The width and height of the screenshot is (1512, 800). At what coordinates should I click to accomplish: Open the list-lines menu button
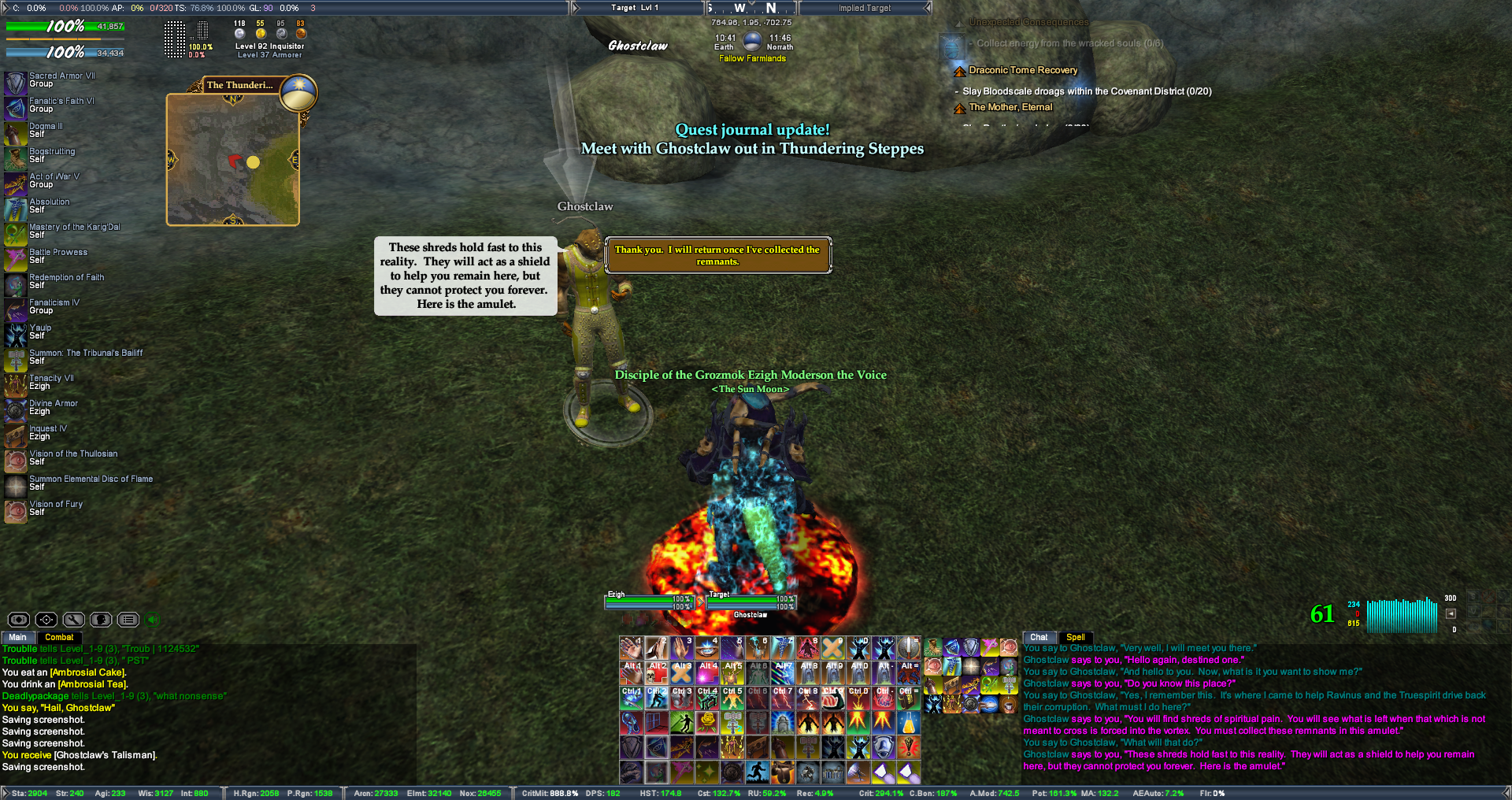point(128,620)
